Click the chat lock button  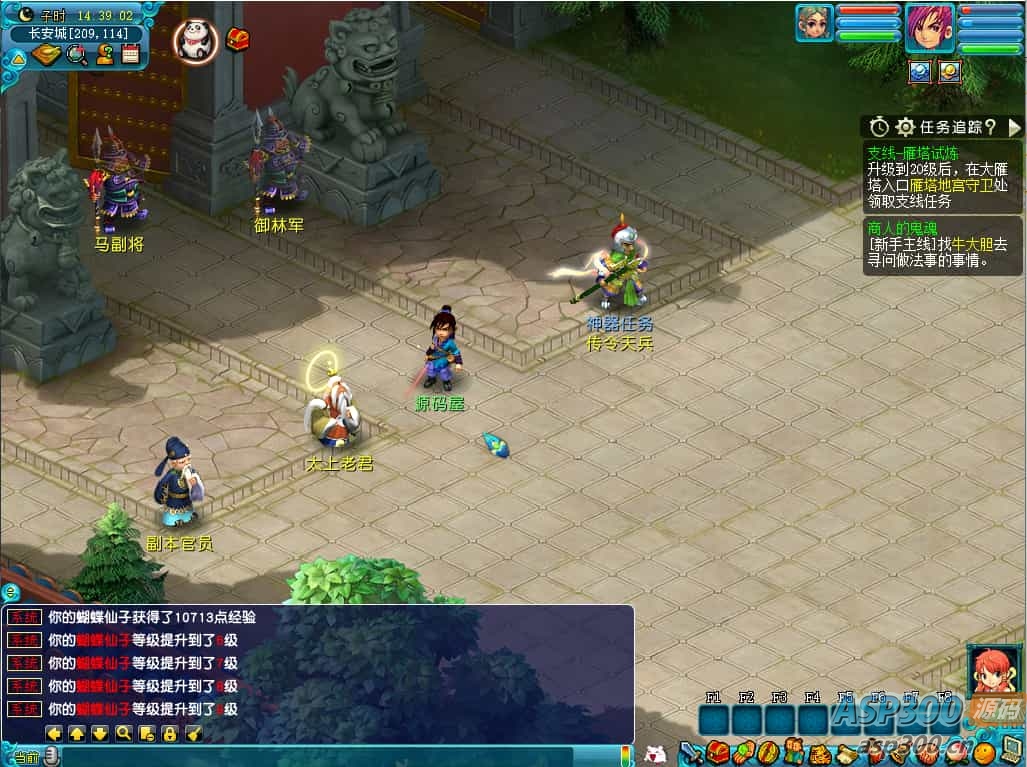tap(169, 733)
